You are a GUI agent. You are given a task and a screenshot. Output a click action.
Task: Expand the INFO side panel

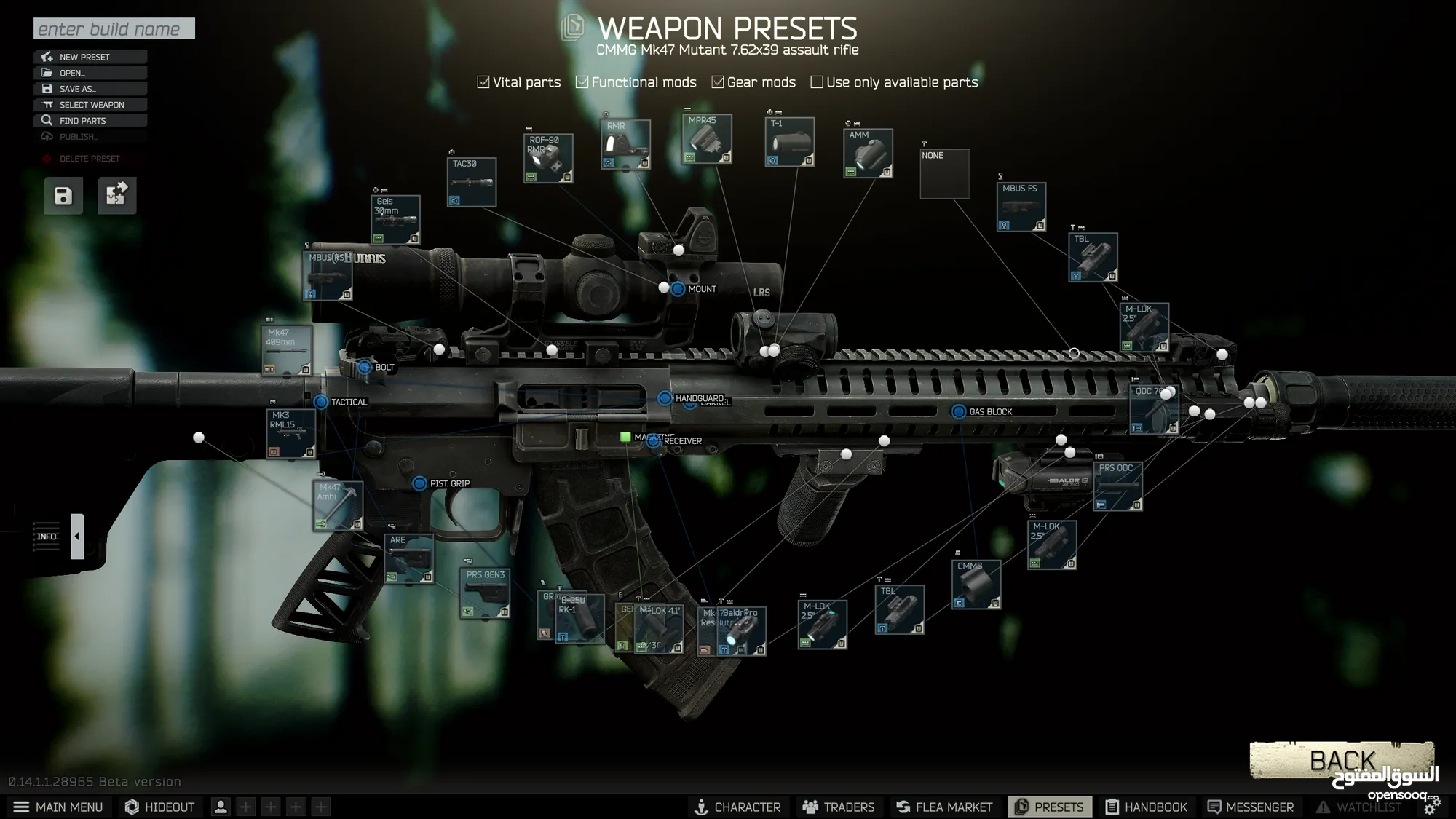[x=77, y=537]
